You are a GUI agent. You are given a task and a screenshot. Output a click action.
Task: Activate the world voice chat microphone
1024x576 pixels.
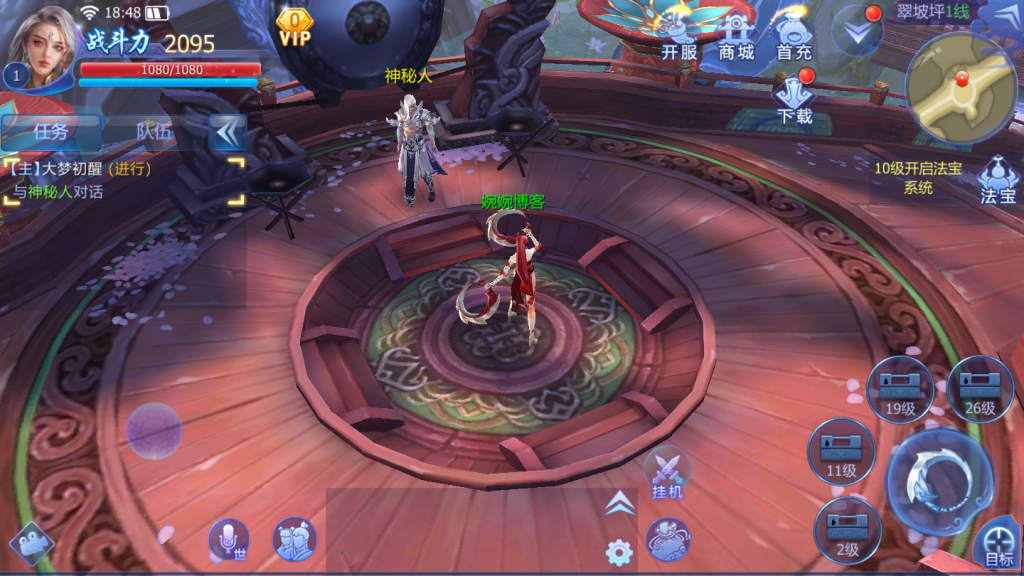click(x=229, y=541)
